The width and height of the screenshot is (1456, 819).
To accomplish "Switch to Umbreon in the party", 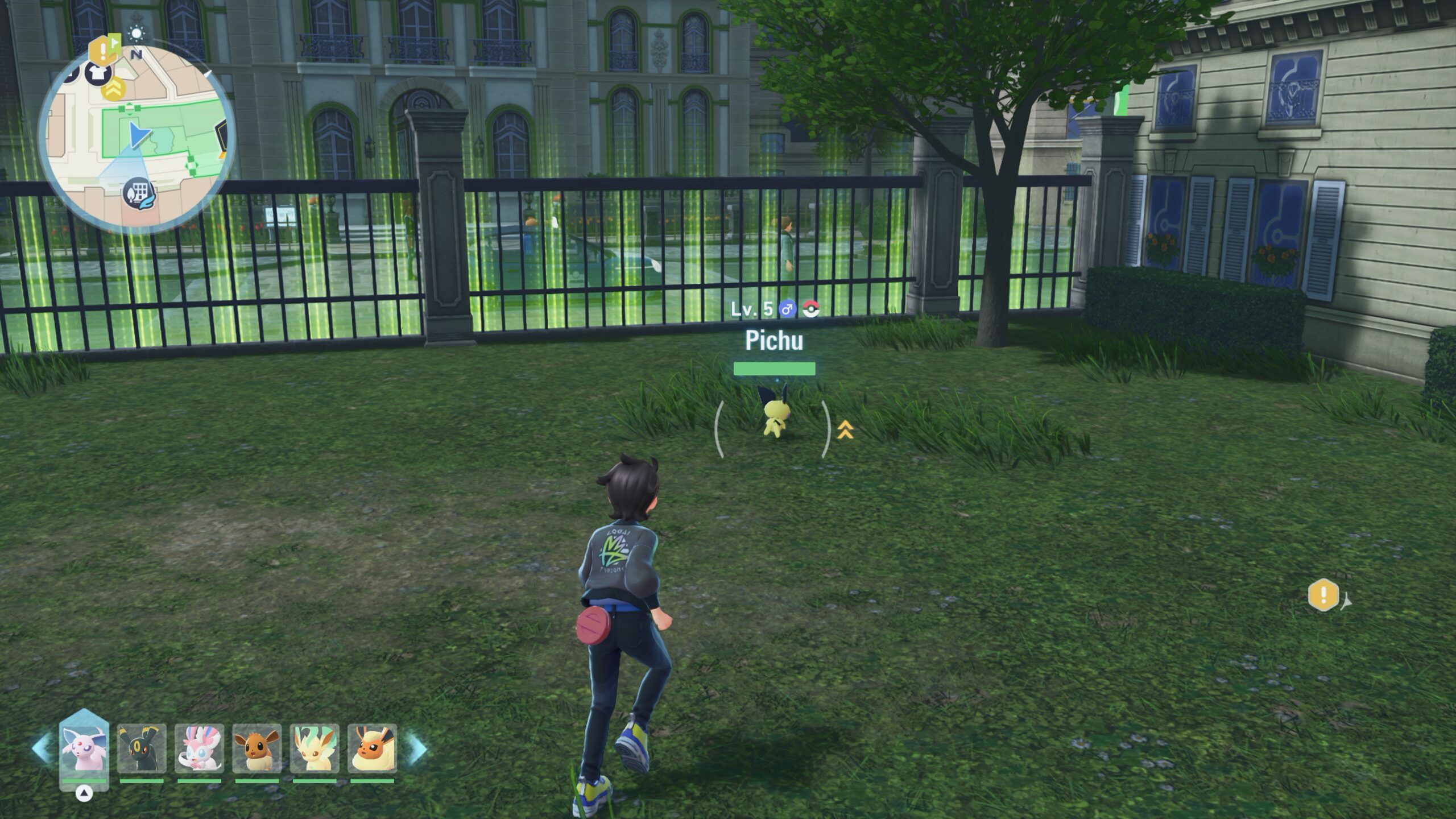I will [142, 748].
